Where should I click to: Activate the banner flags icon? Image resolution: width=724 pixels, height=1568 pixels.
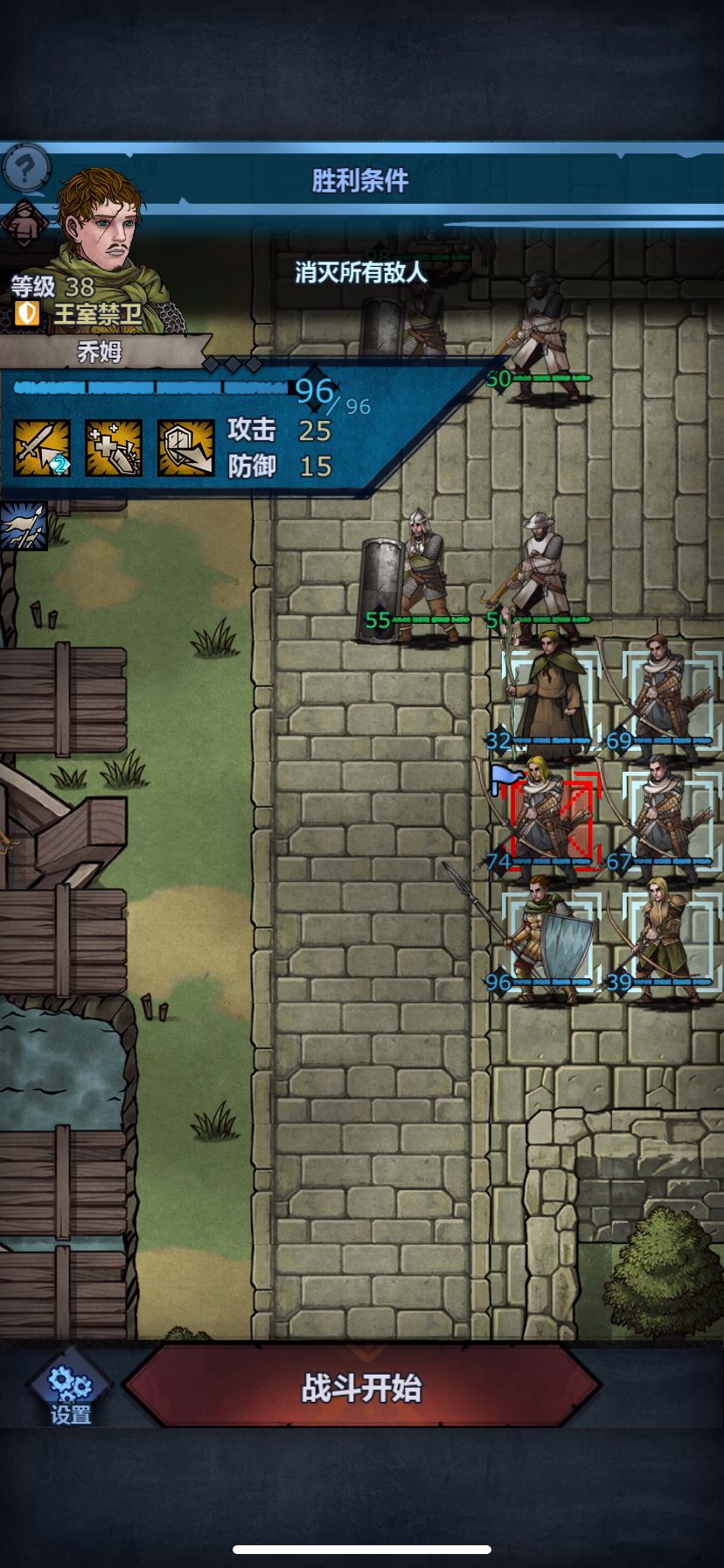tap(24, 526)
